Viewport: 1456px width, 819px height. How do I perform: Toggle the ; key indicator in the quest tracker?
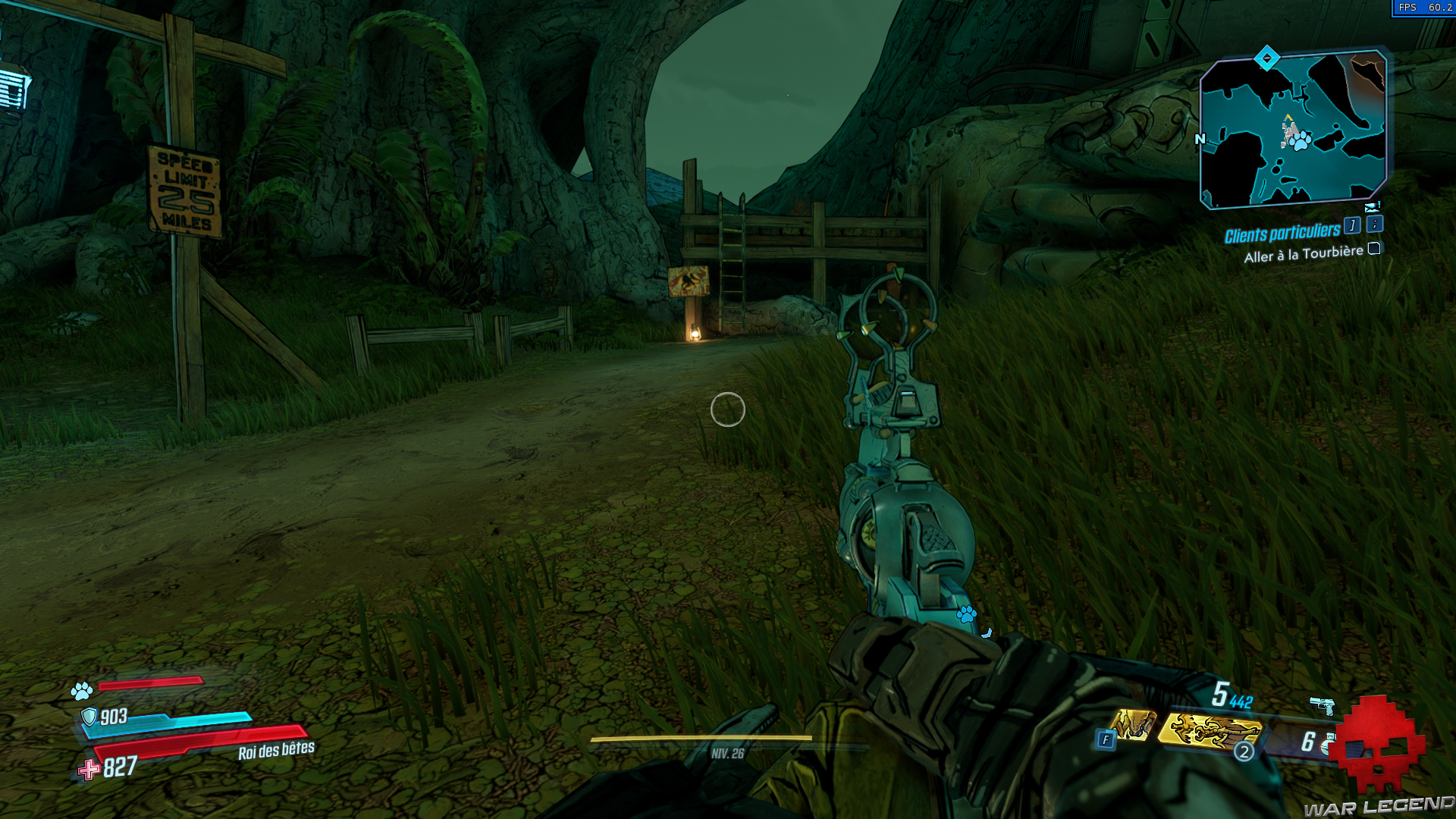1375,226
